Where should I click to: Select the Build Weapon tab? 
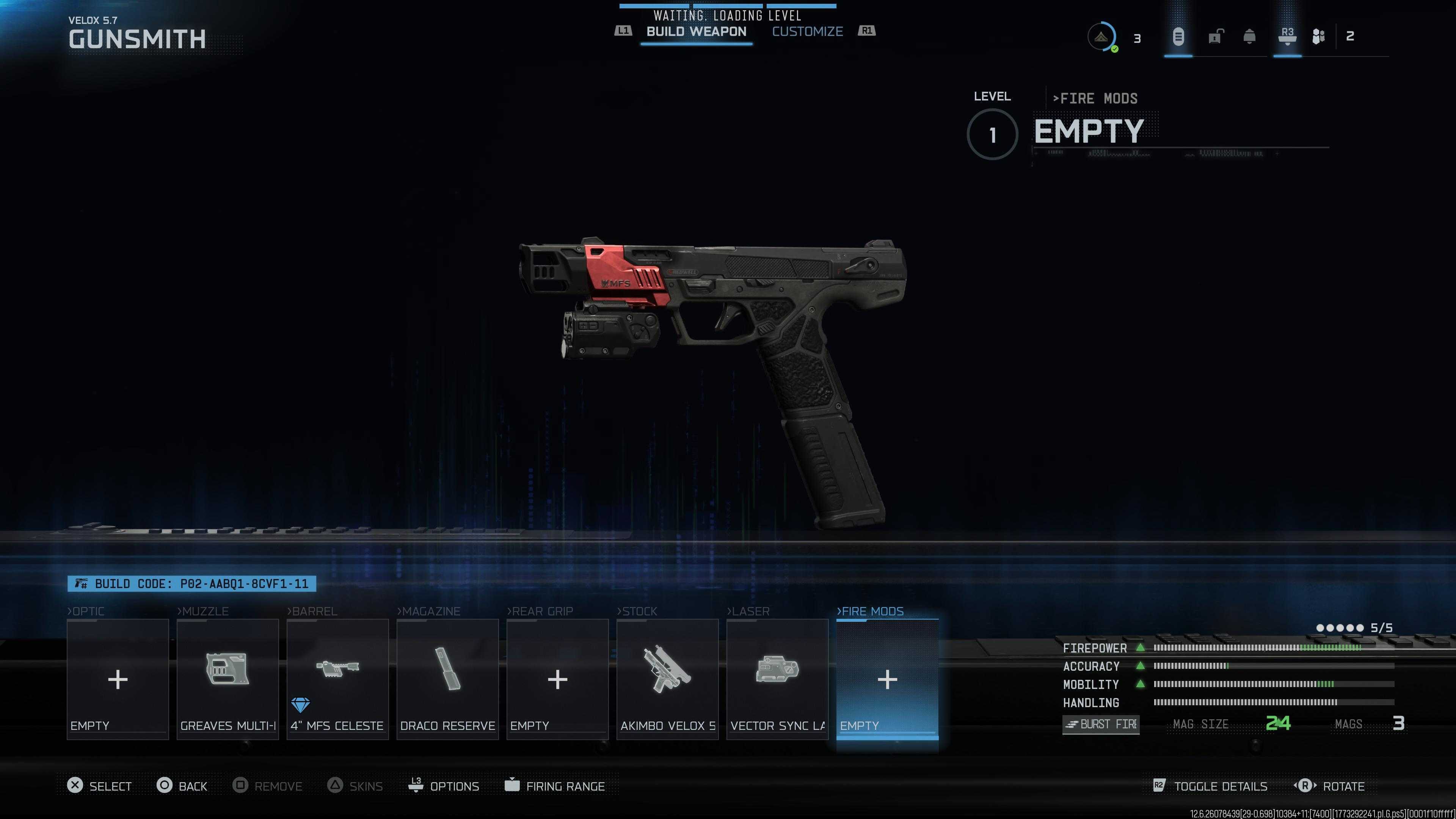(x=696, y=31)
